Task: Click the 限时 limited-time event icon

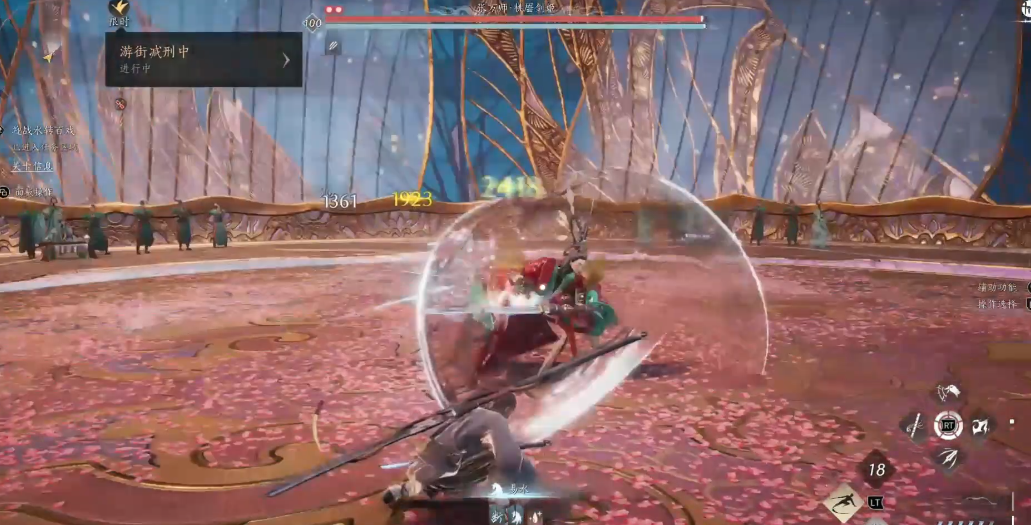Action: (118, 11)
